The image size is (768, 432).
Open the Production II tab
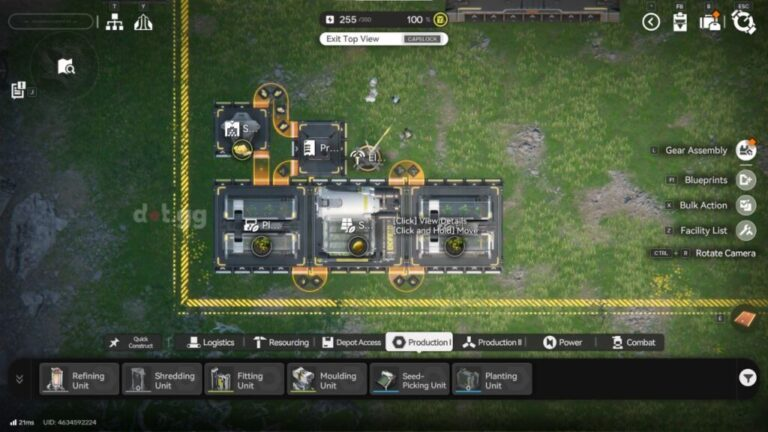[491, 342]
